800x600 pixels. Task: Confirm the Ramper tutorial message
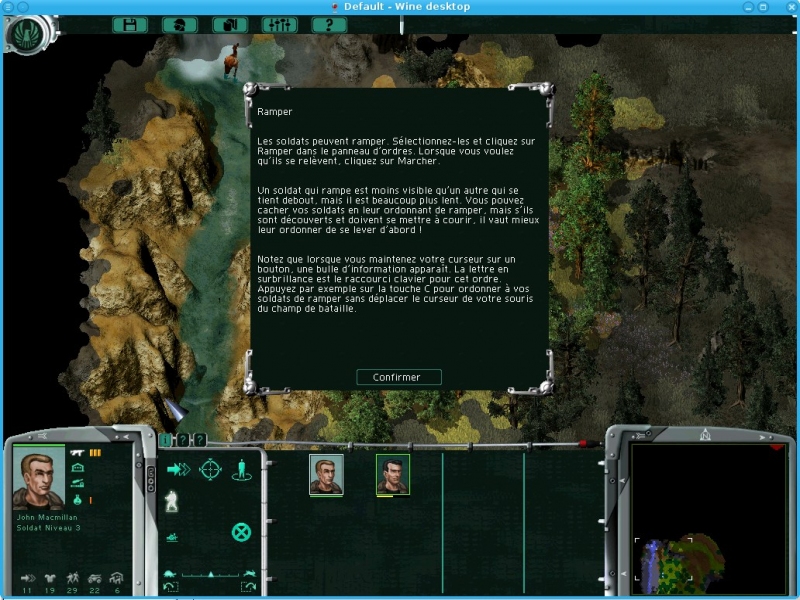pos(399,377)
